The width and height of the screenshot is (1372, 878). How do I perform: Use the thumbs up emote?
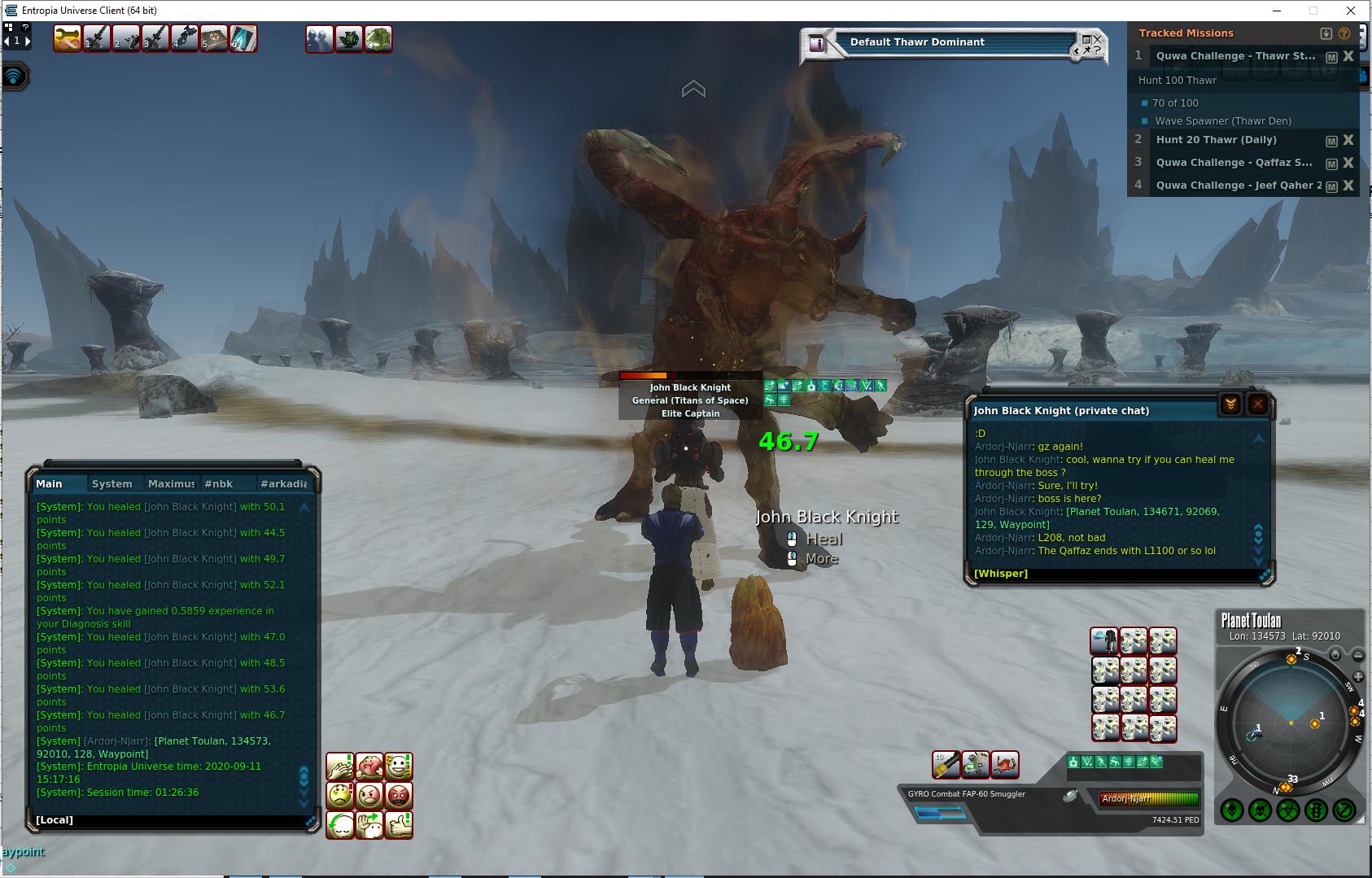click(399, 825)
